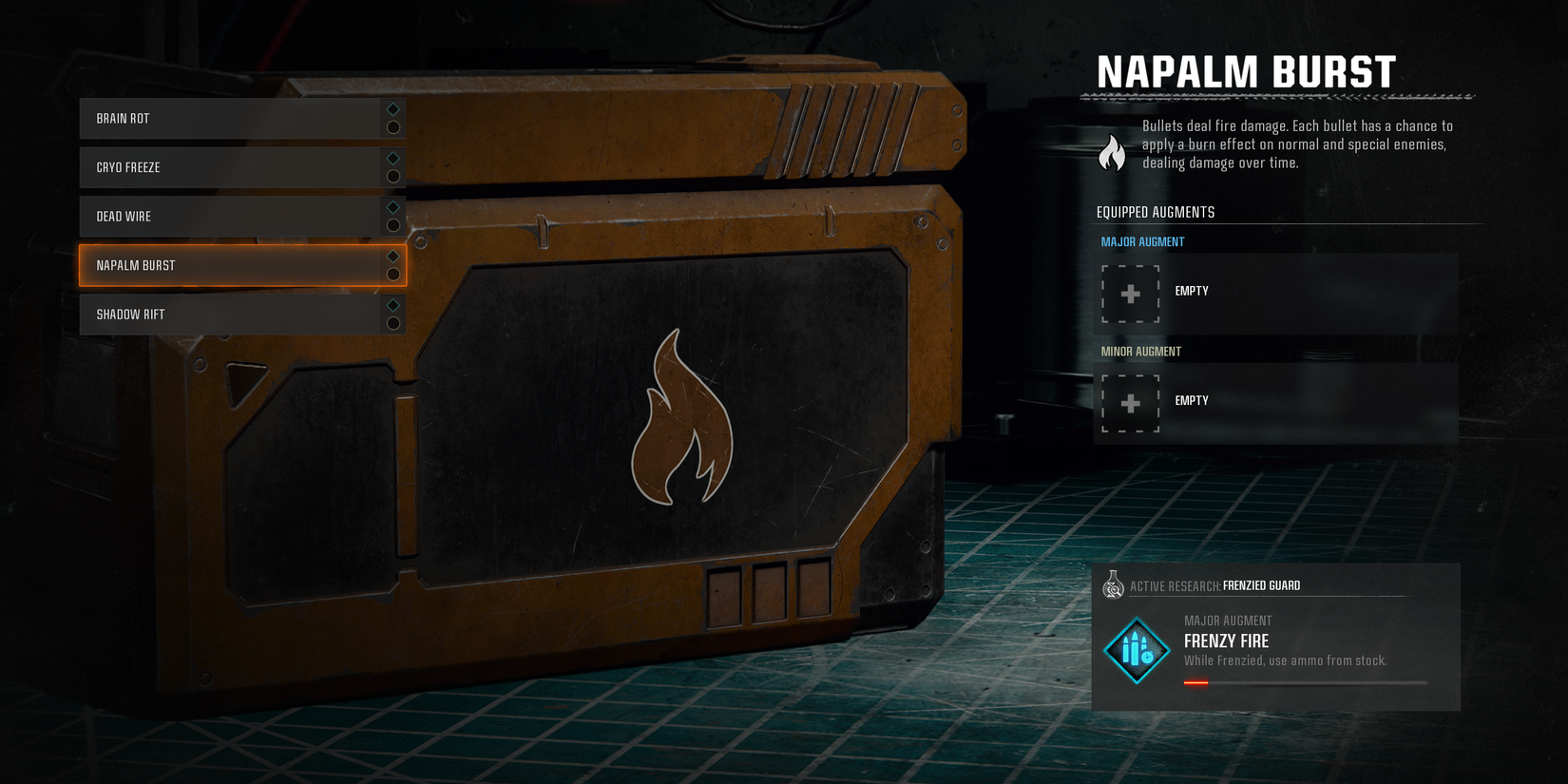Expand the Minor Augment category header

(1140, 351)
